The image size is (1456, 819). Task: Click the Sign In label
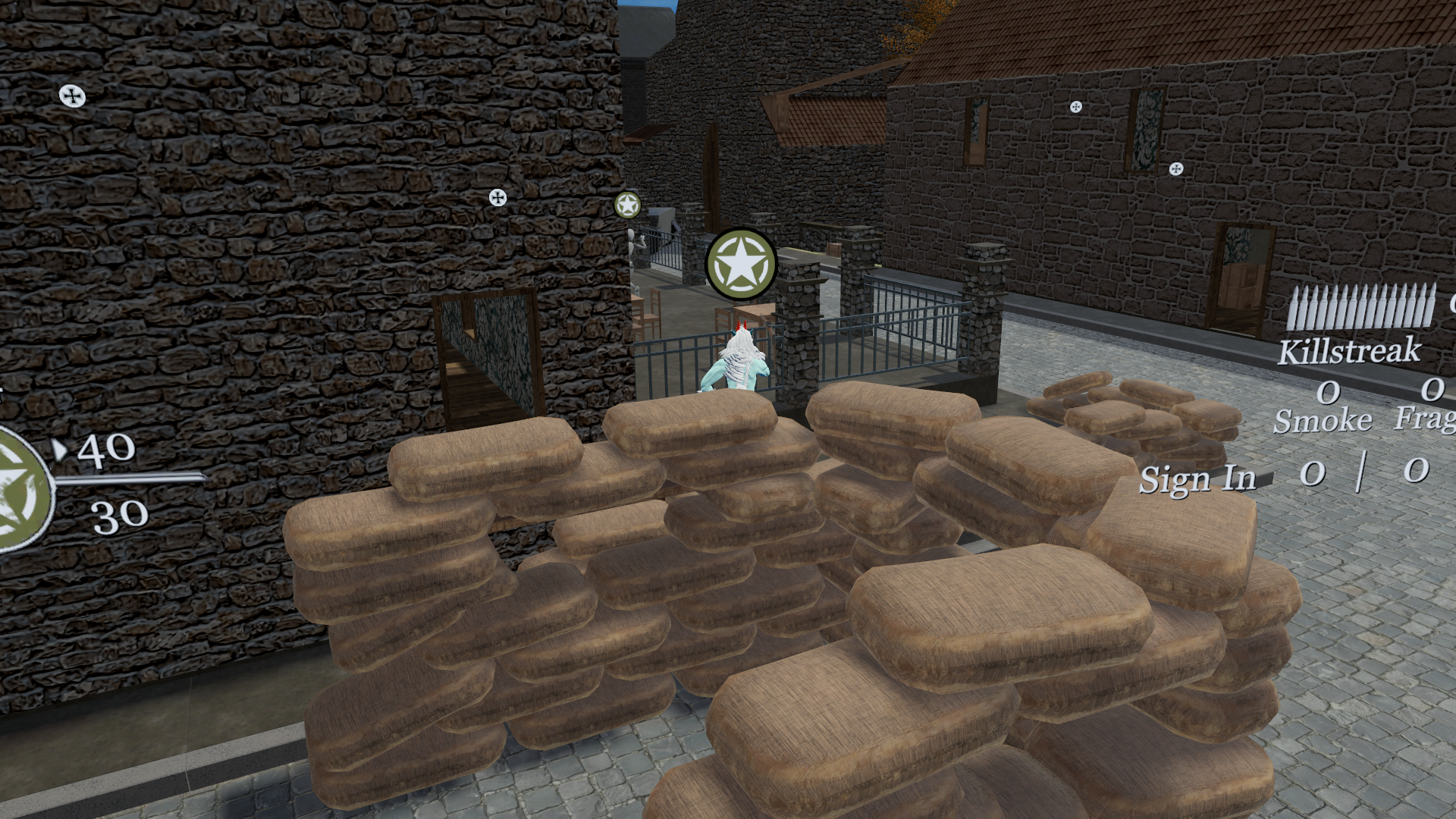click(1197, 479)
